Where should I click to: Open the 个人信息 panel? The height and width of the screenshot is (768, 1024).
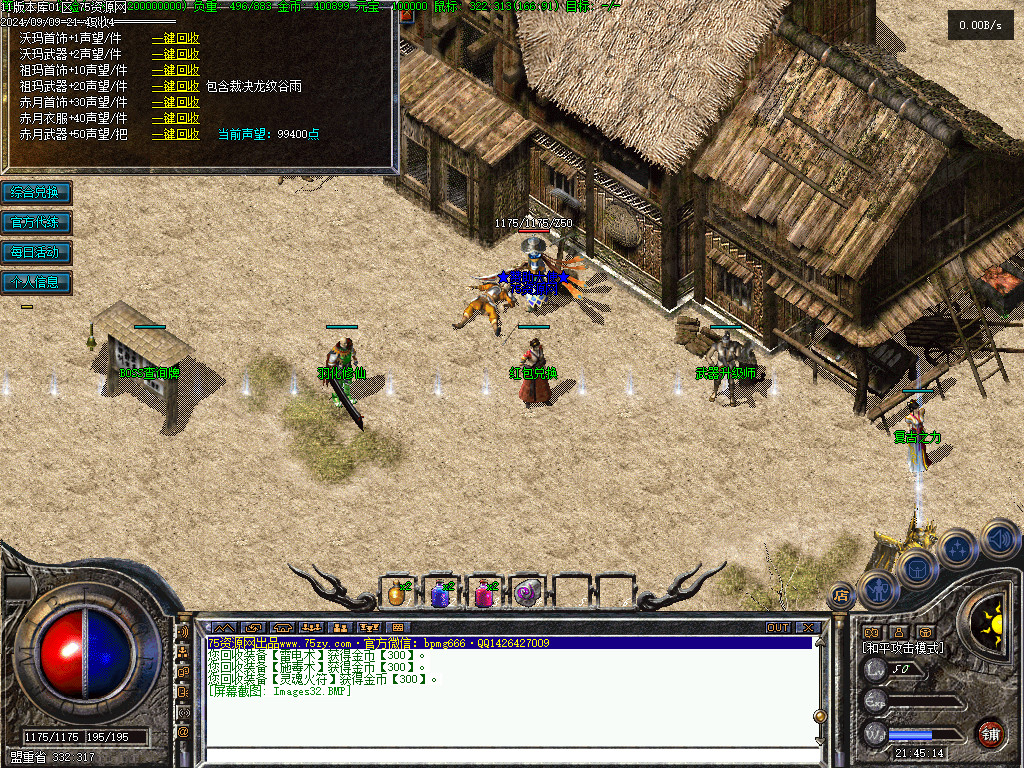click(x=35, y=282)
